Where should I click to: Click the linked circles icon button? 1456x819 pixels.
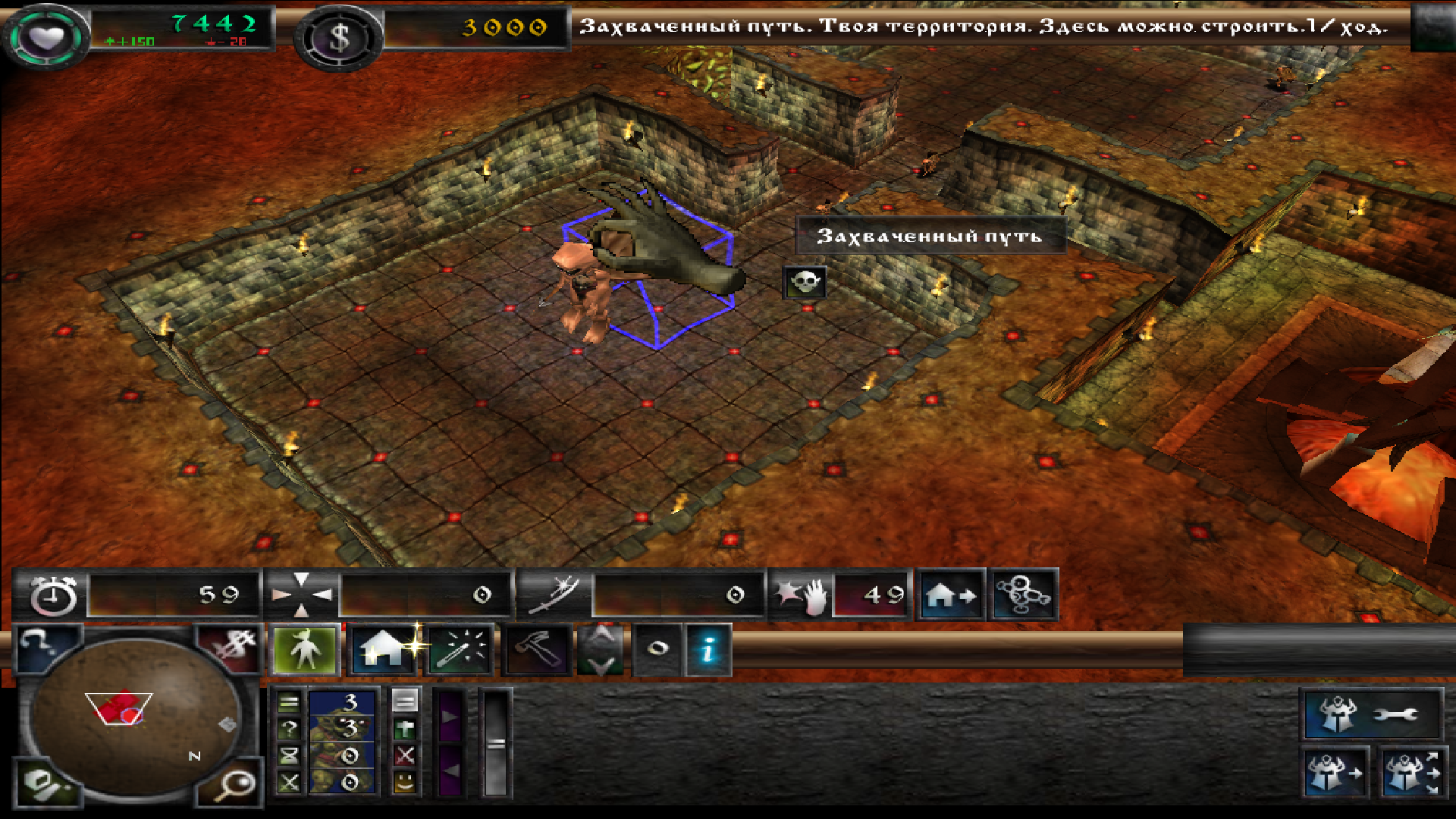(x=1022, y=595)
